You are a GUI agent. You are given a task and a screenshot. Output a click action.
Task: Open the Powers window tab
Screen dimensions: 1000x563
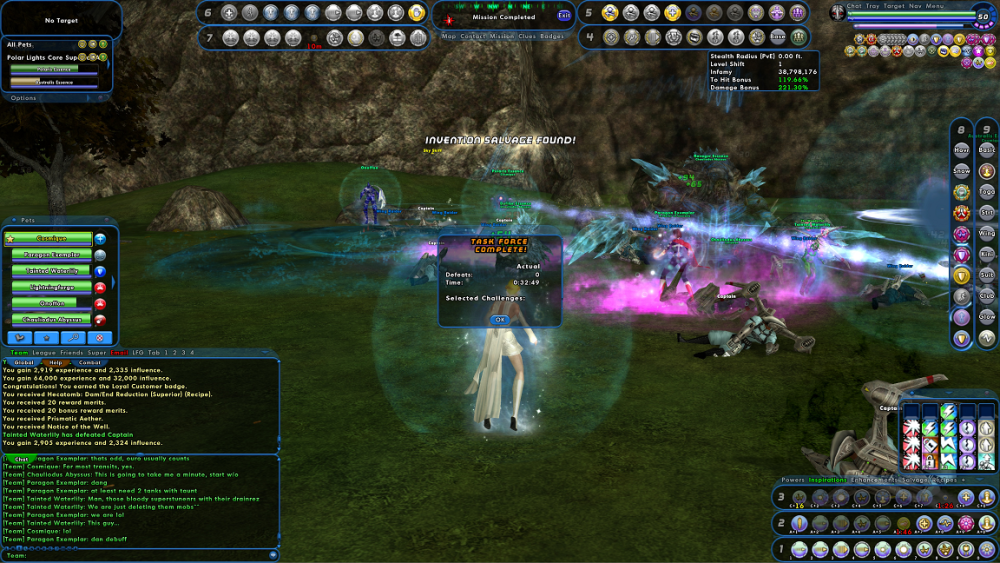coord(793,480)
